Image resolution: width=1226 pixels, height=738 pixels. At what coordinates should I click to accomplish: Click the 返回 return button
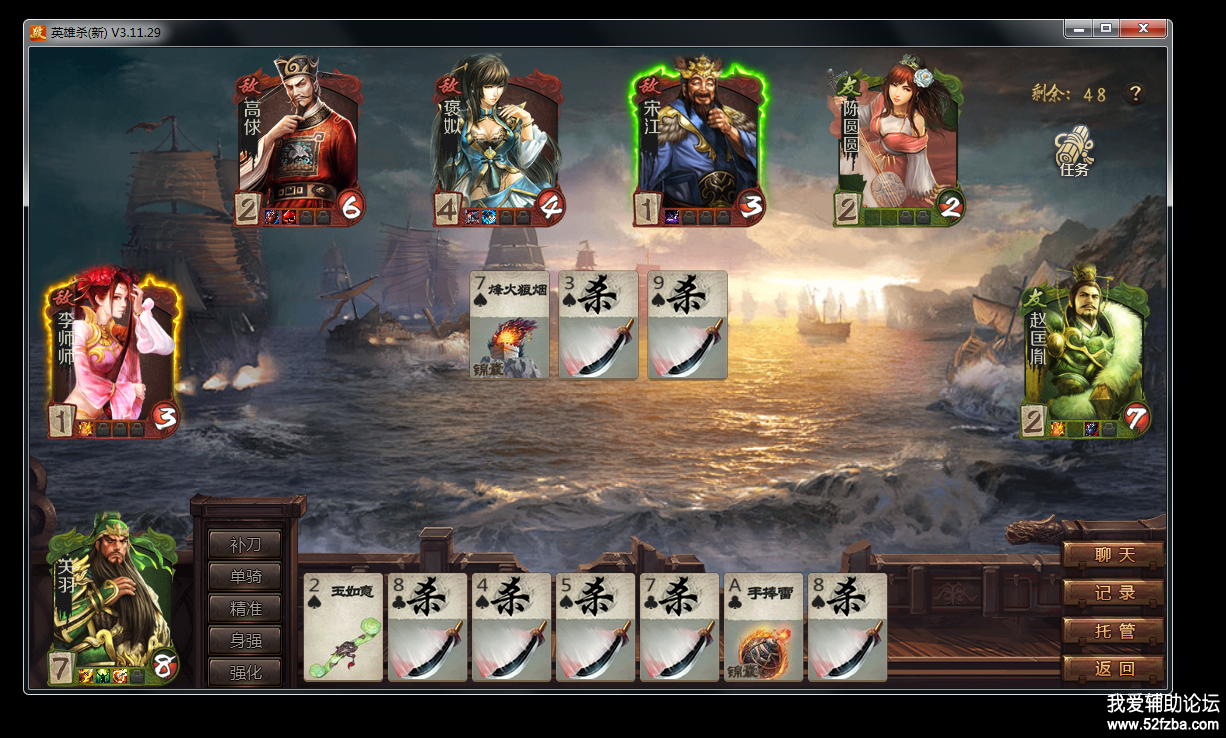[x=1114, y=668]
